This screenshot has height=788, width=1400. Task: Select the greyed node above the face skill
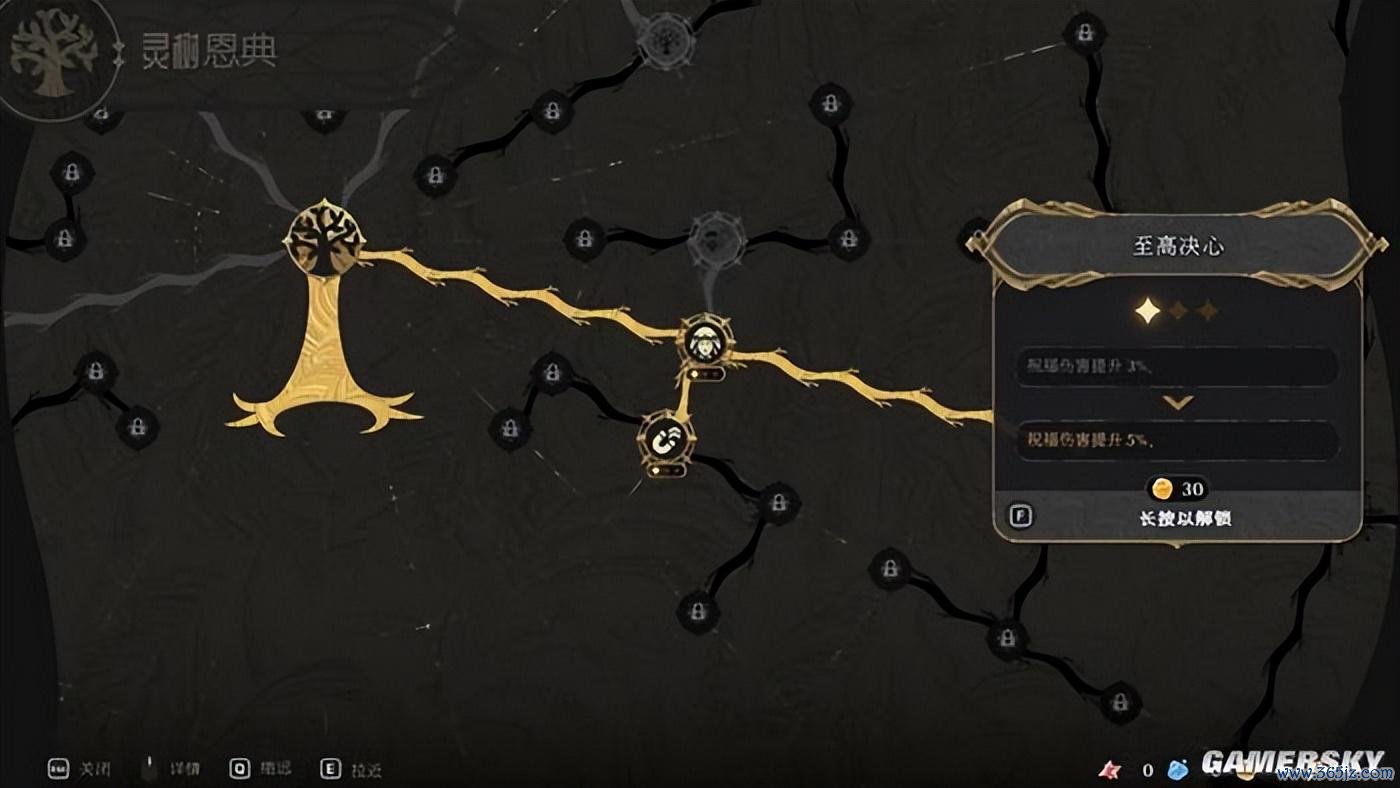(716, 240)
